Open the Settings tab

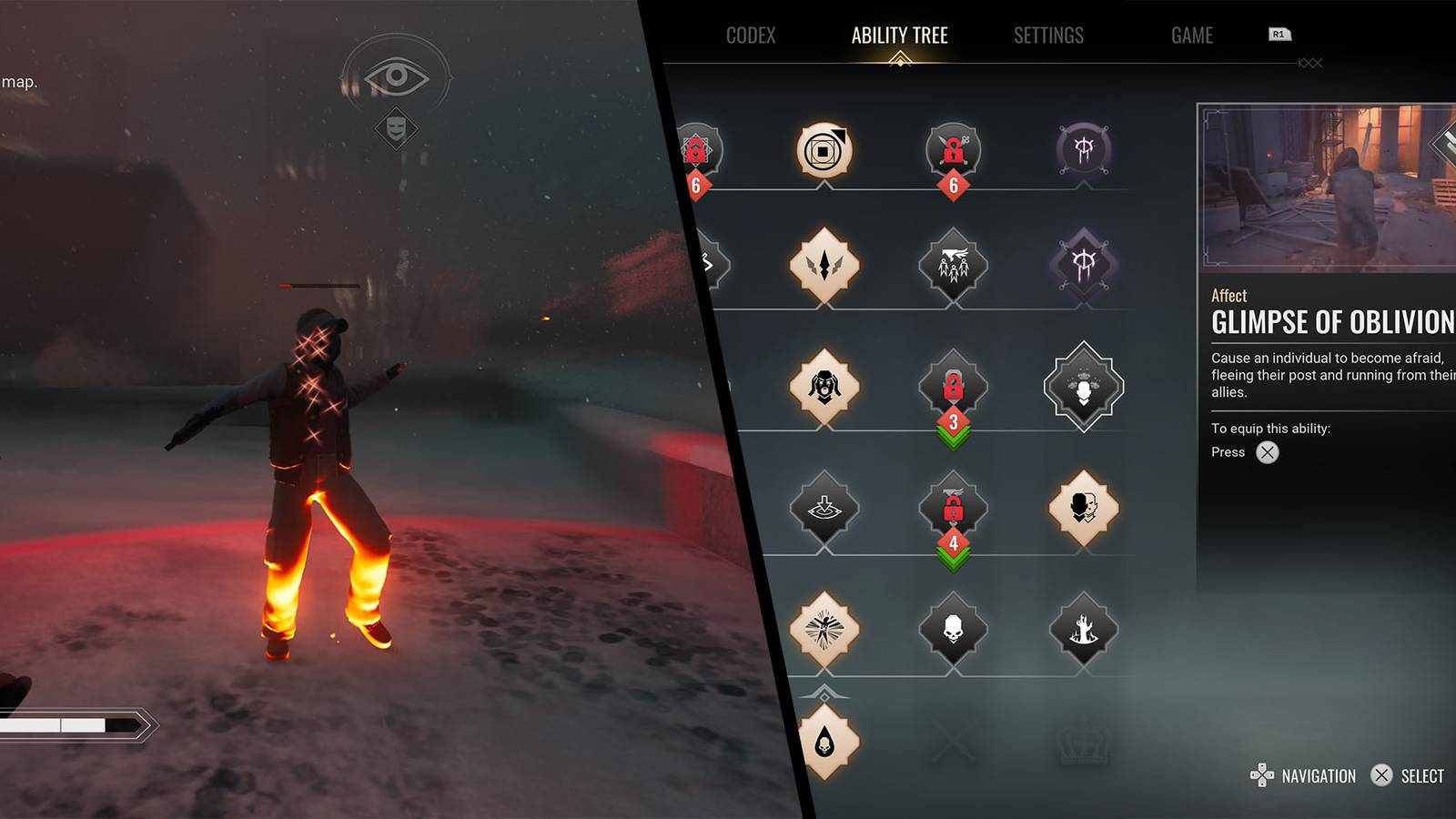1048,36
